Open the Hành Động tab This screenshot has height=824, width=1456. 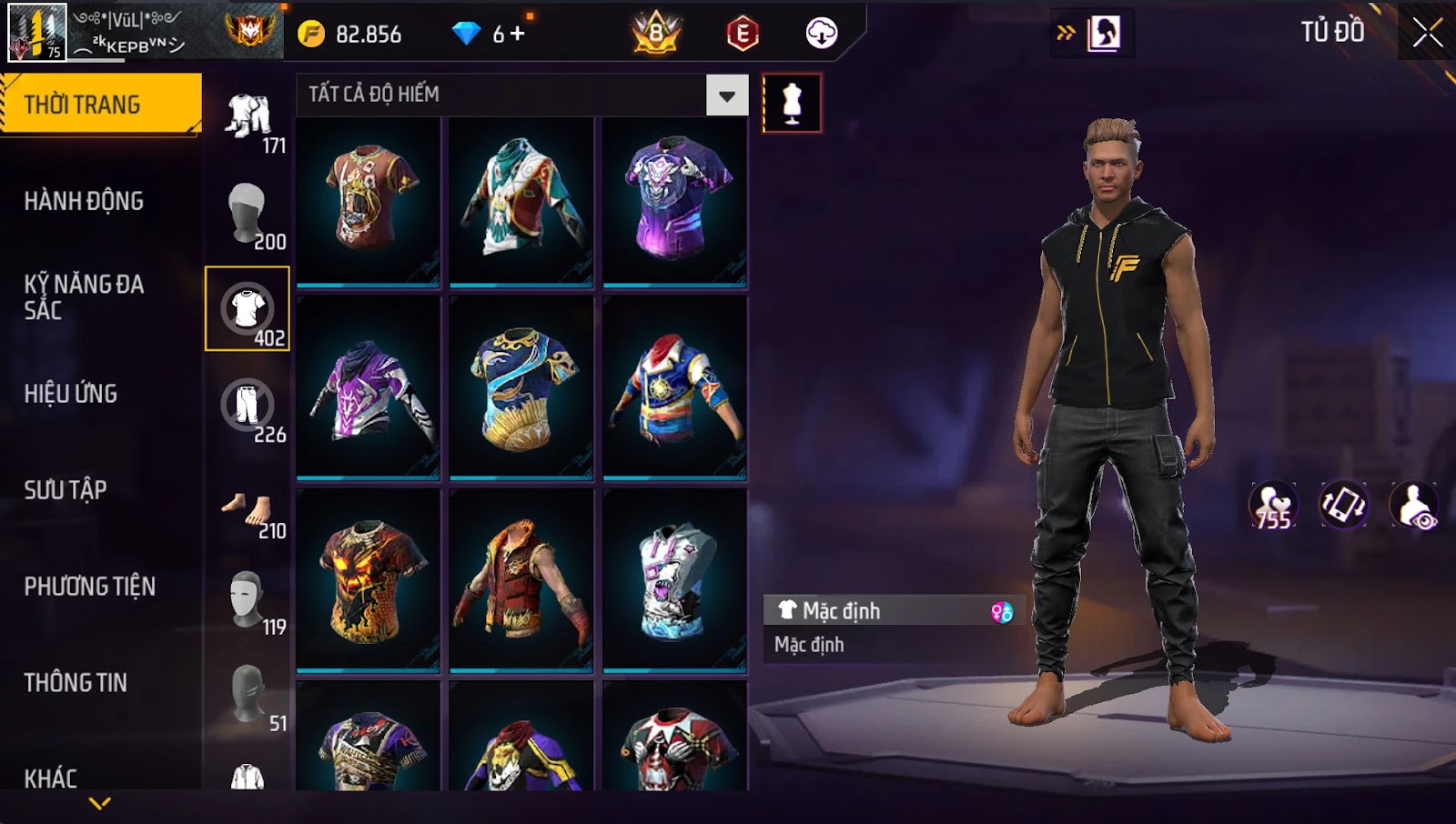(x=84, y=201)
